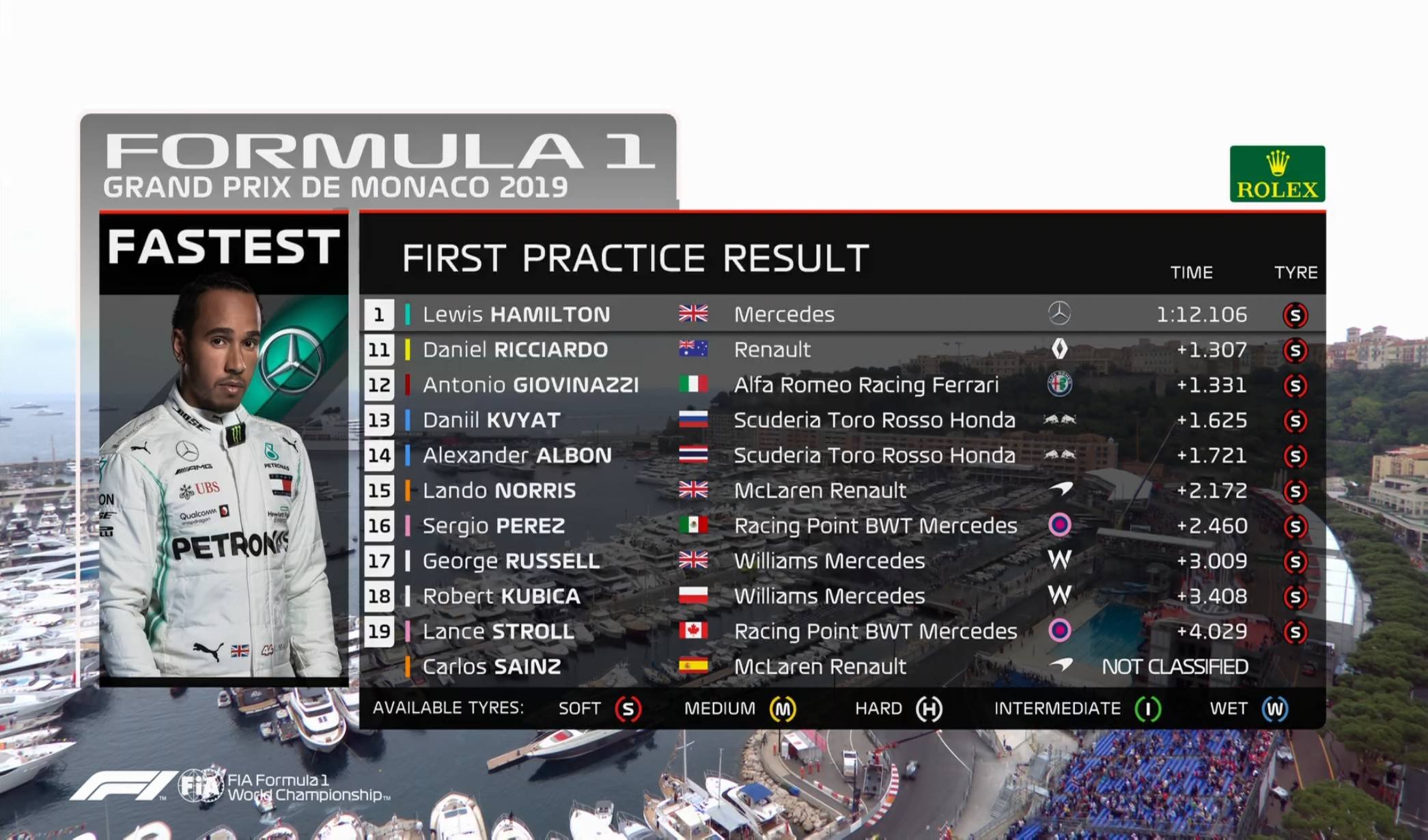This screenshot has width=1428, height=840.
Task: Choose George Russell's result row
Action: [841, 561]
